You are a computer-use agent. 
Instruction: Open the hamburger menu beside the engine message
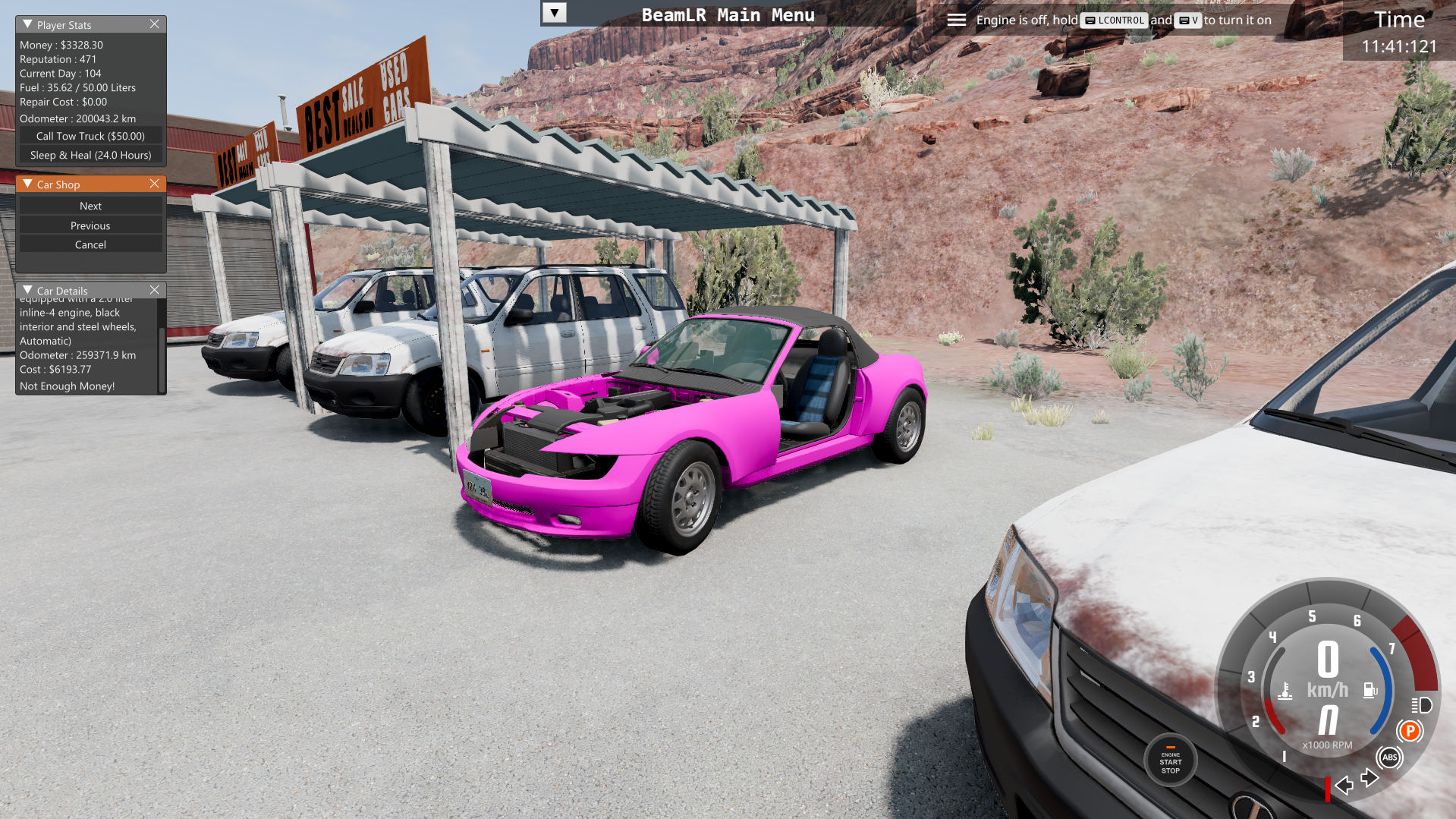(956, 20)
